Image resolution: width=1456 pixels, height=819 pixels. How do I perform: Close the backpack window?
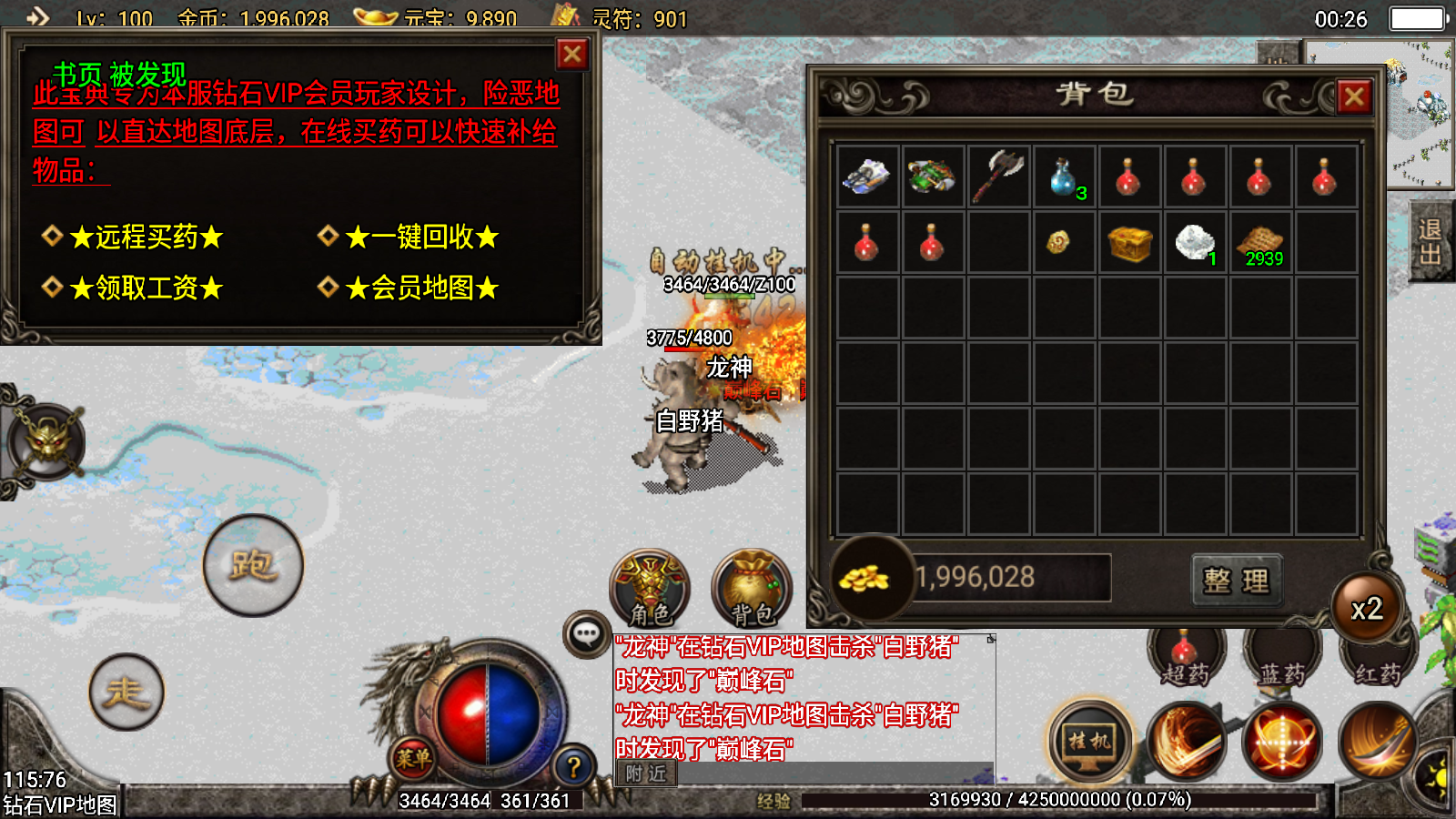coord(1354,96)
